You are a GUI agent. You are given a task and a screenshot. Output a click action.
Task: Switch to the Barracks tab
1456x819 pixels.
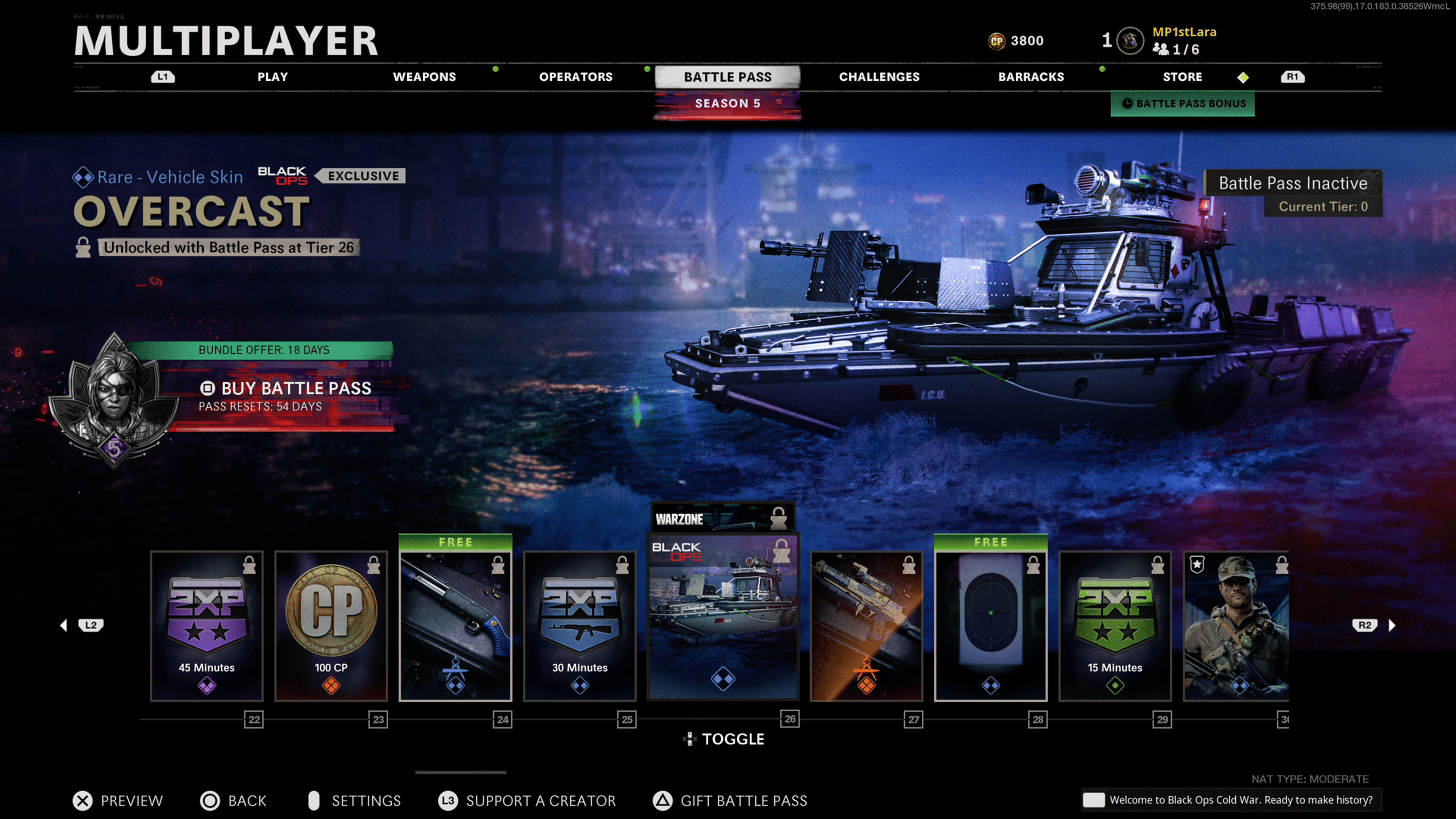(1031, 77)
